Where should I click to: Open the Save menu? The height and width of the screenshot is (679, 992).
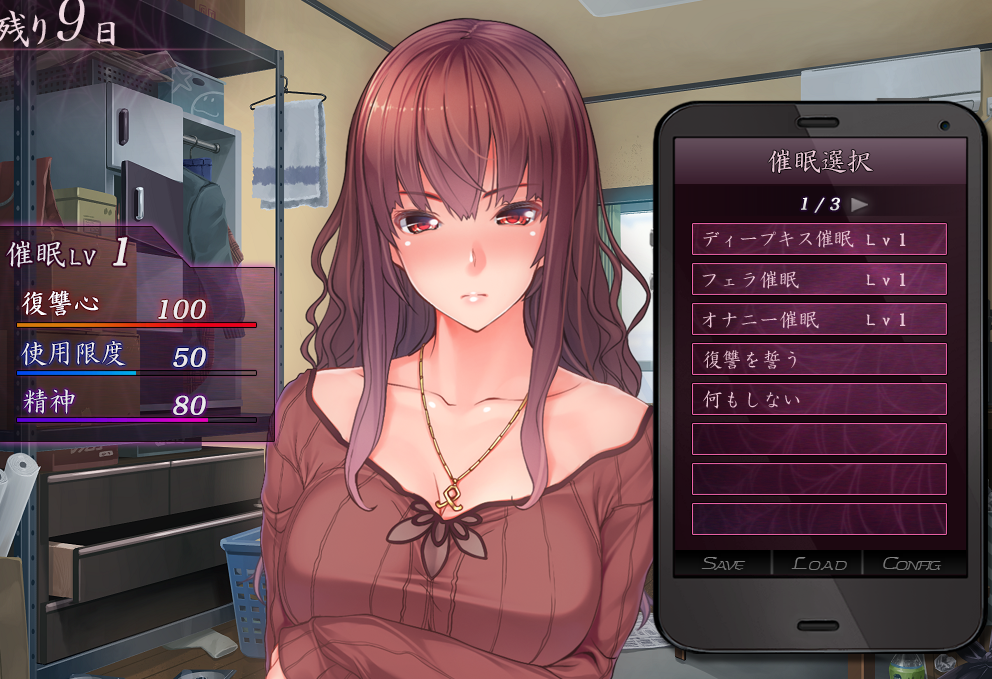(723, 564)
